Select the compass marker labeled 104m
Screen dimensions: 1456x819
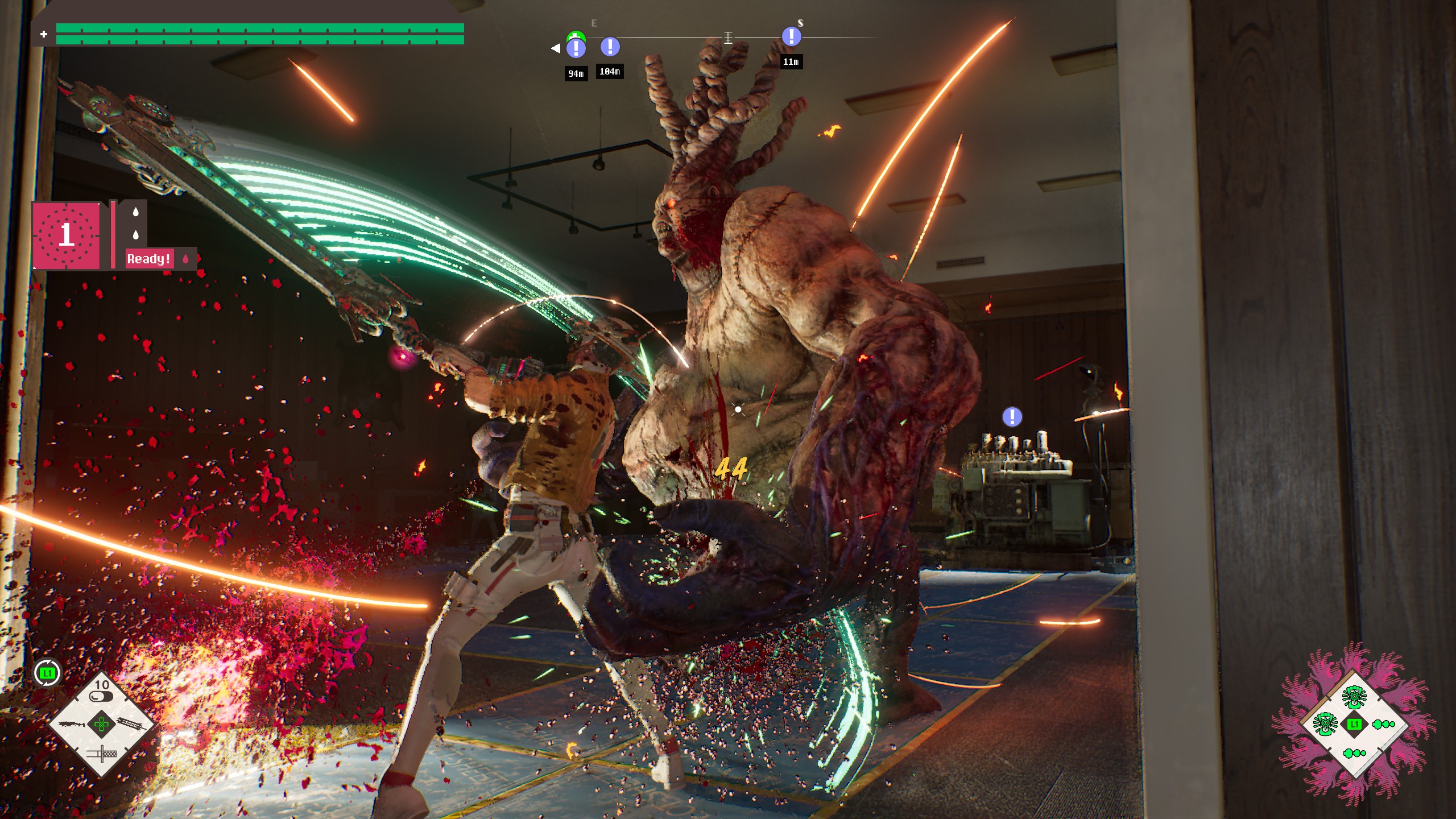(x=610, y=47)
